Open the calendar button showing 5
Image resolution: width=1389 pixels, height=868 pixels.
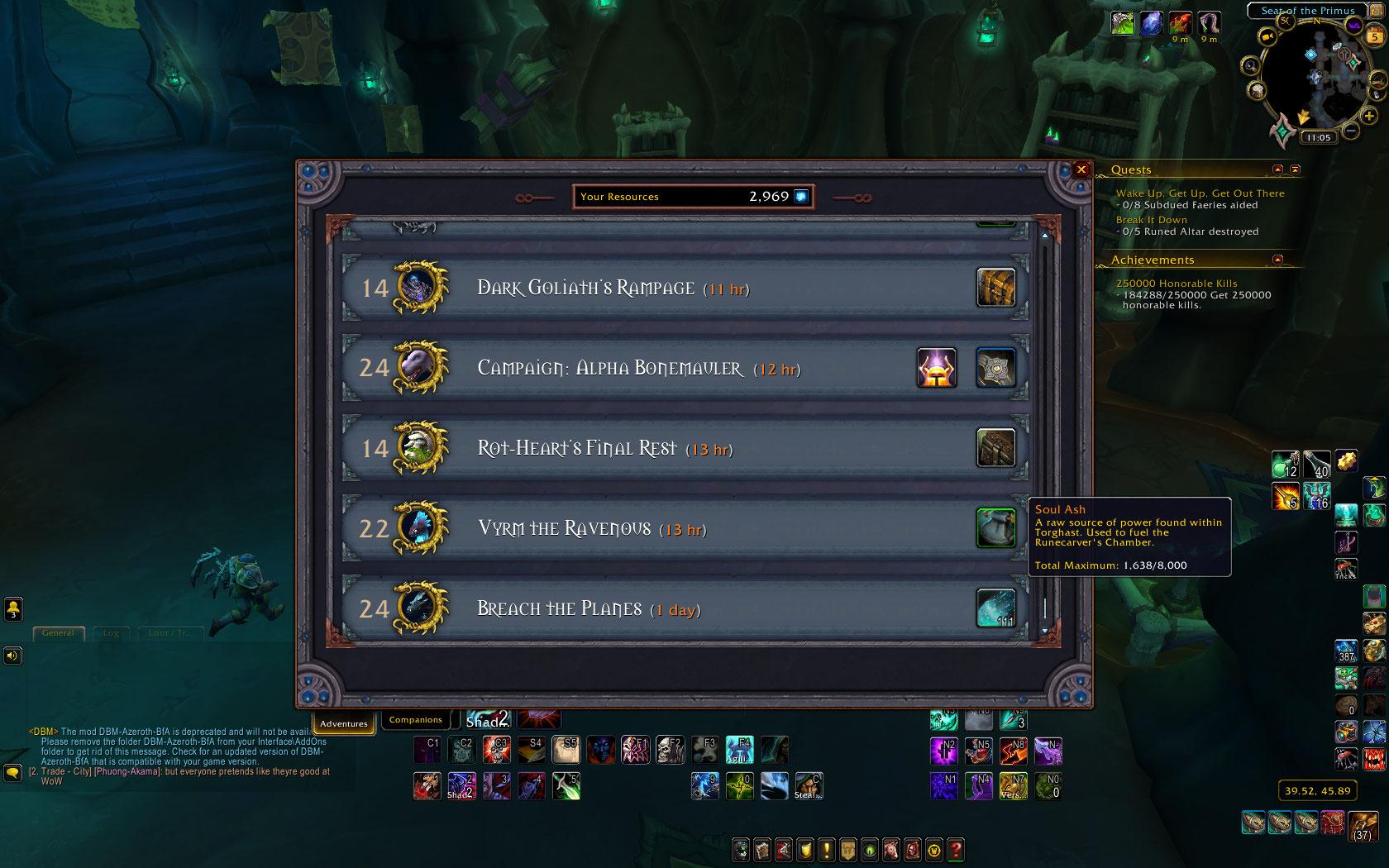click(x=1375, y=37)
